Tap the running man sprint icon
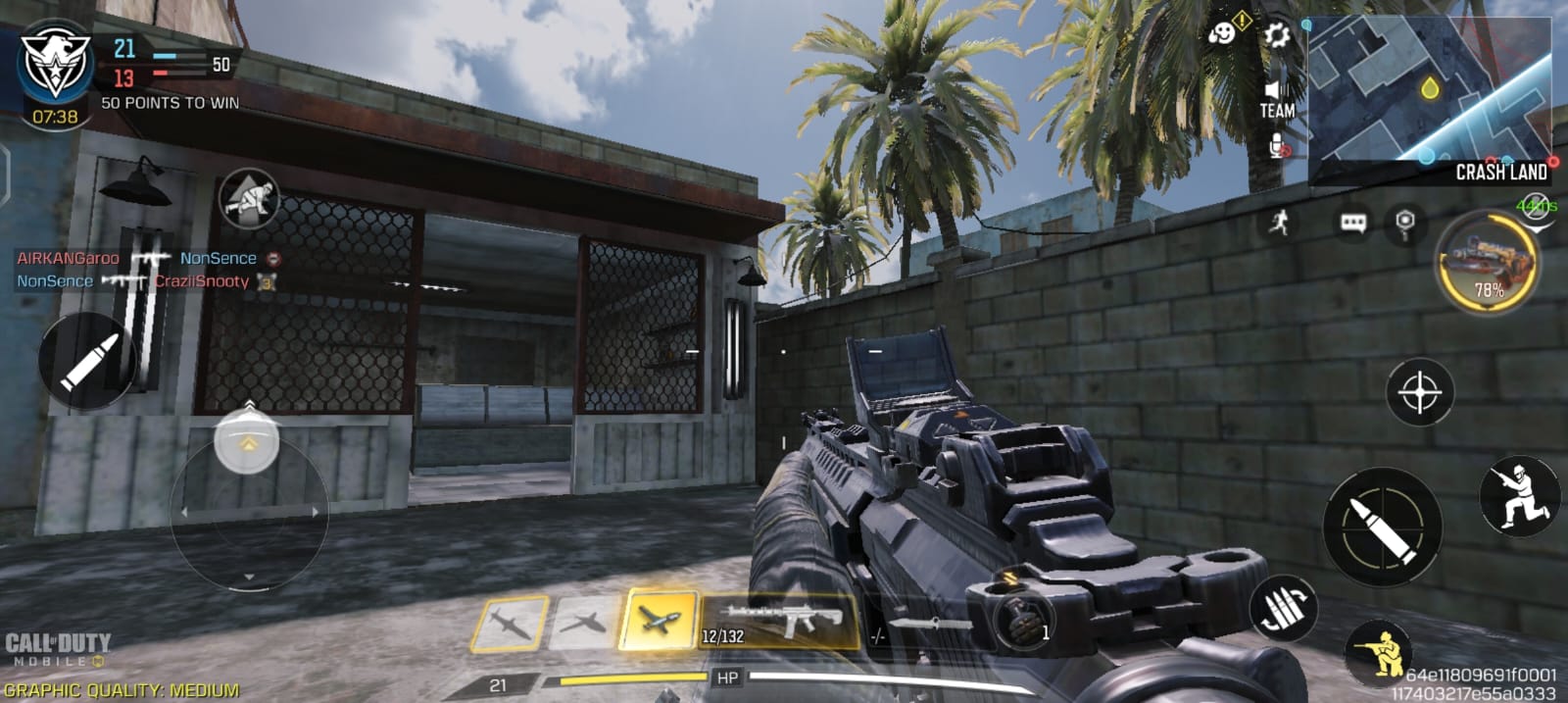Viewport: 1568px width, 703px height. click(1278, 223)
